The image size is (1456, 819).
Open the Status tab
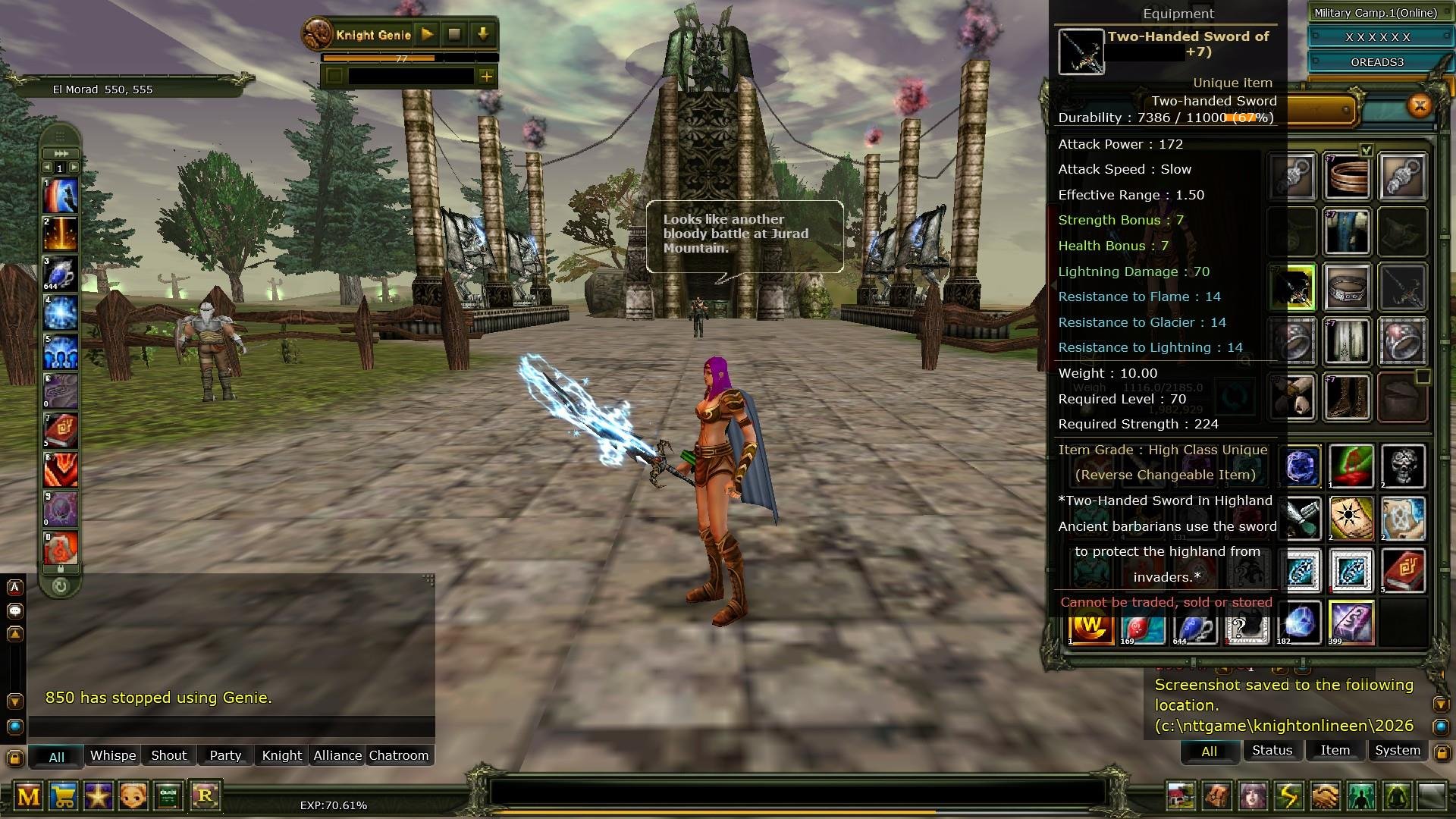tap(1272, 750)
